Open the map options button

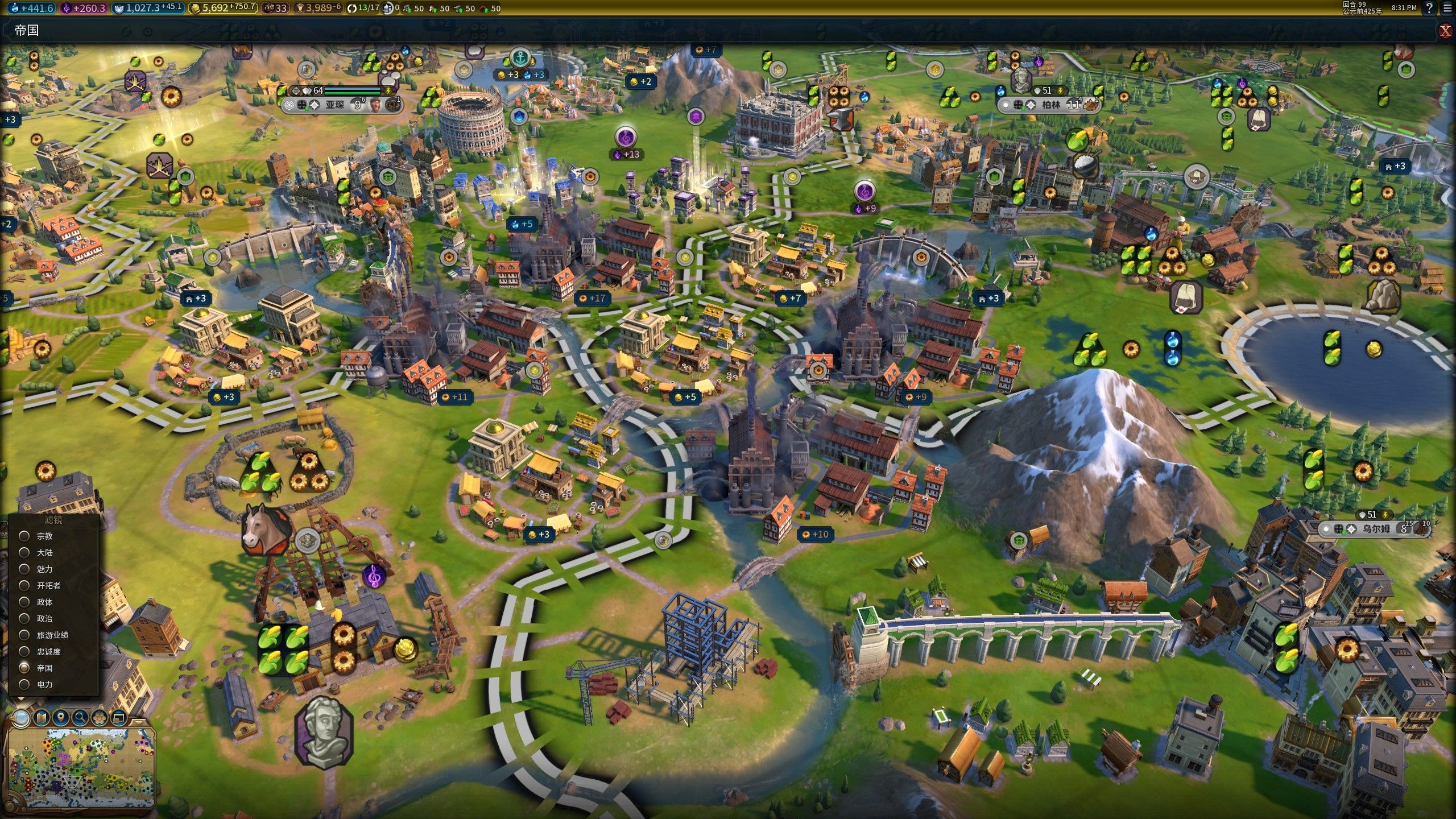click(x=41, y=718)
